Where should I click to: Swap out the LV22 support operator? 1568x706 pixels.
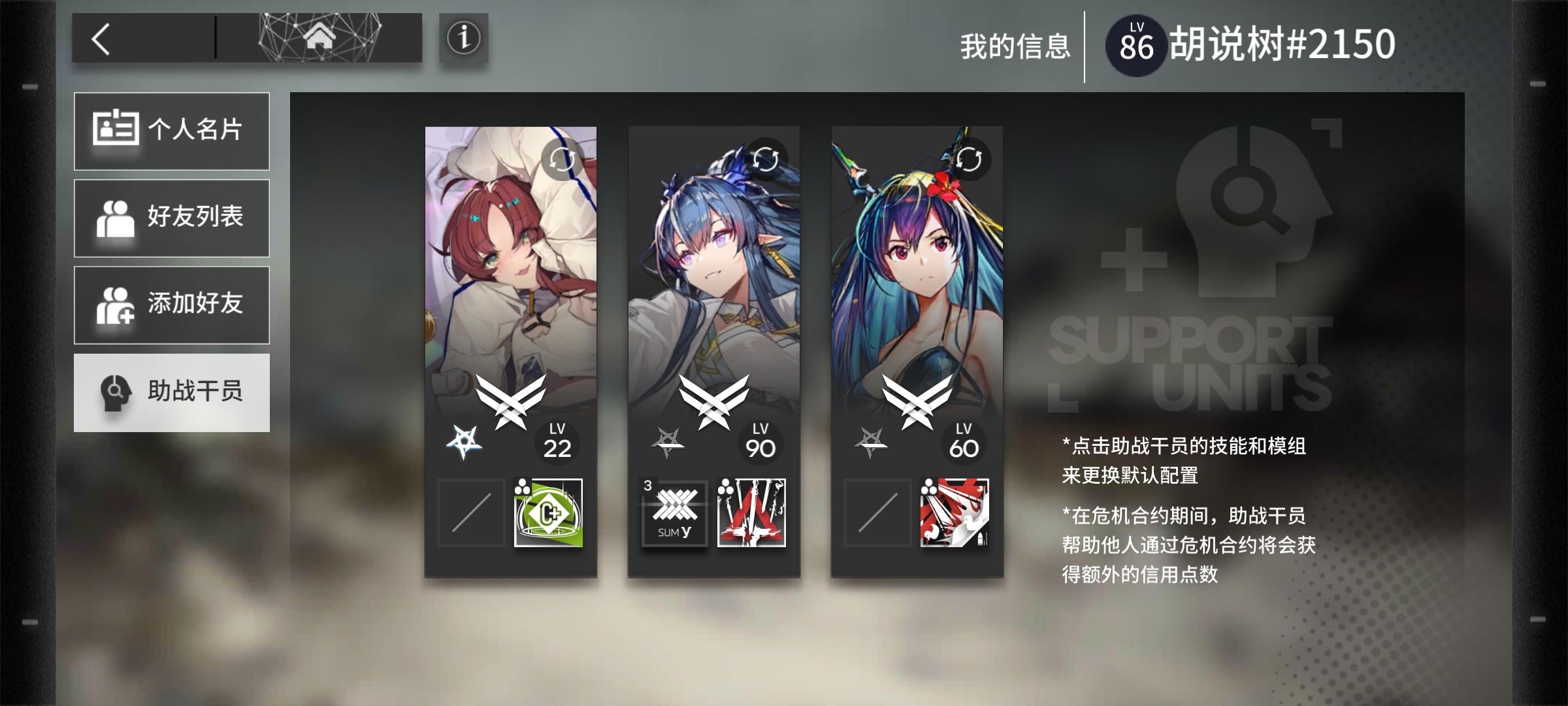coord(563,160)
